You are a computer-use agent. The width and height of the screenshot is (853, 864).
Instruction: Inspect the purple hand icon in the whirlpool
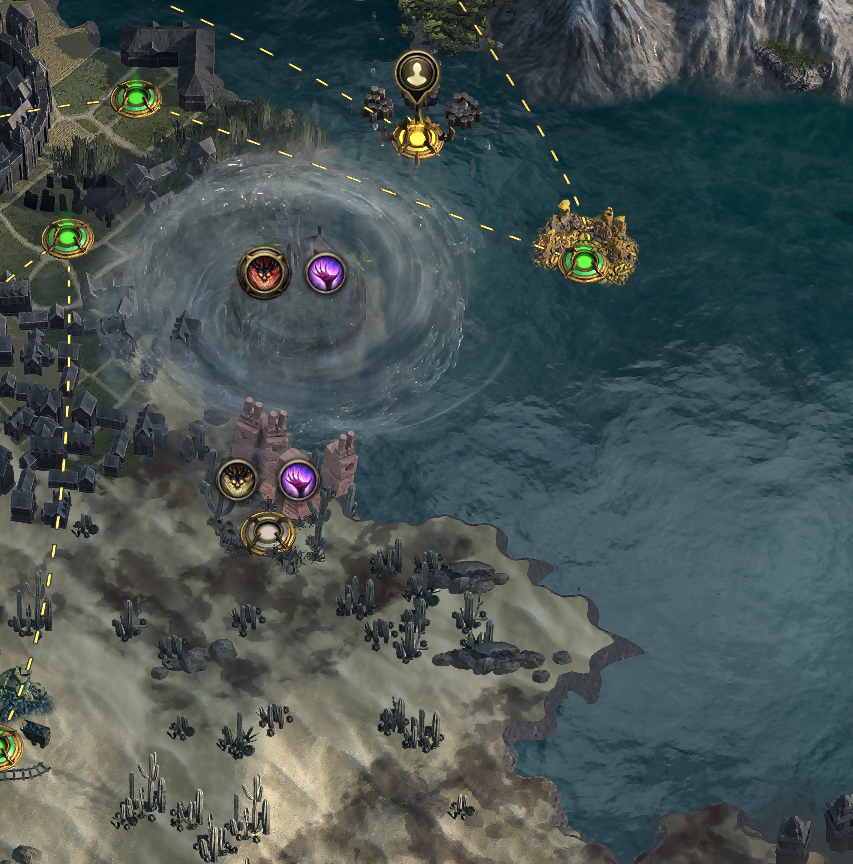point(326,273)
